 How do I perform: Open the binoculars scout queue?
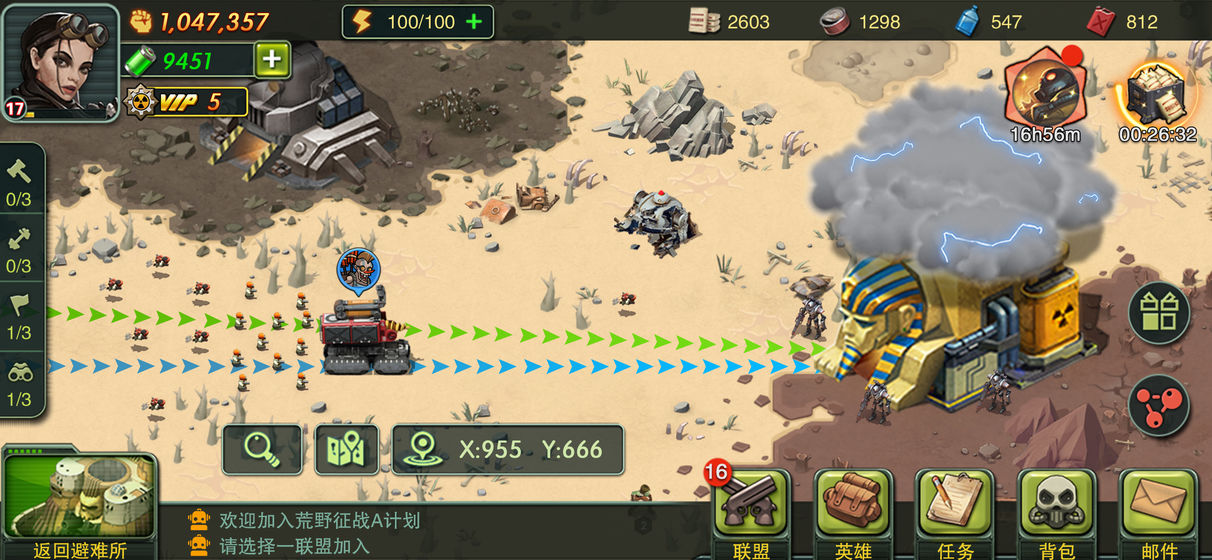[19, 381]
